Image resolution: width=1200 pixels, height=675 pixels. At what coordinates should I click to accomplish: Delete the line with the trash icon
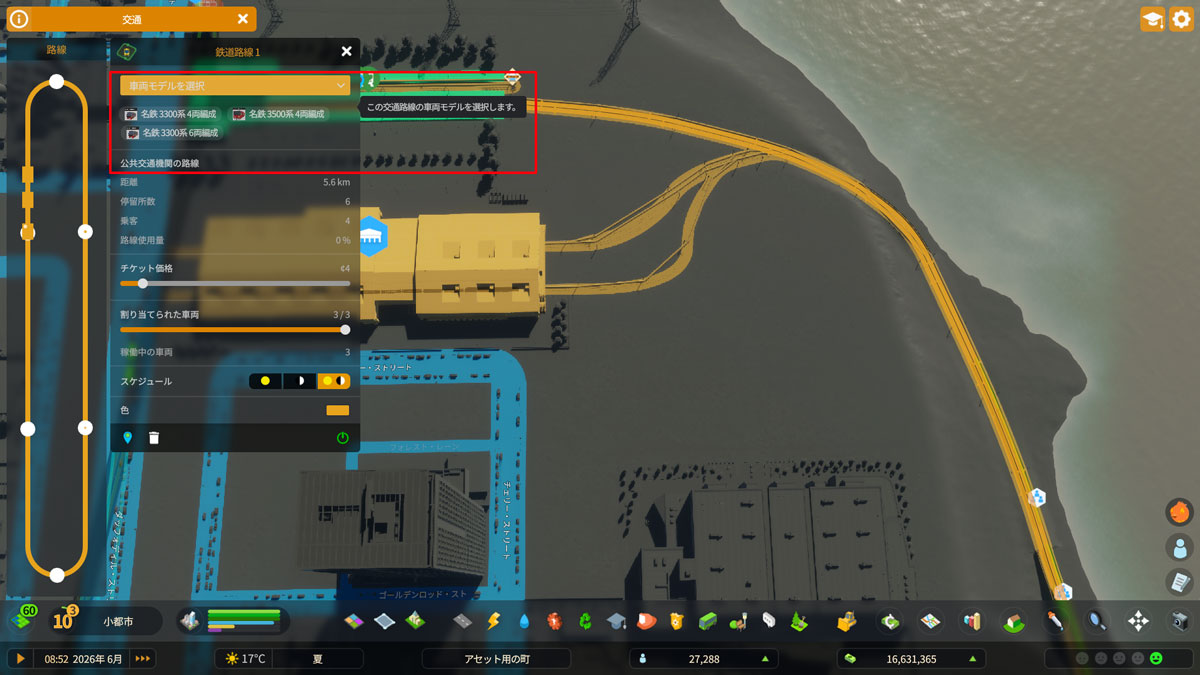[x=154, y=438]
